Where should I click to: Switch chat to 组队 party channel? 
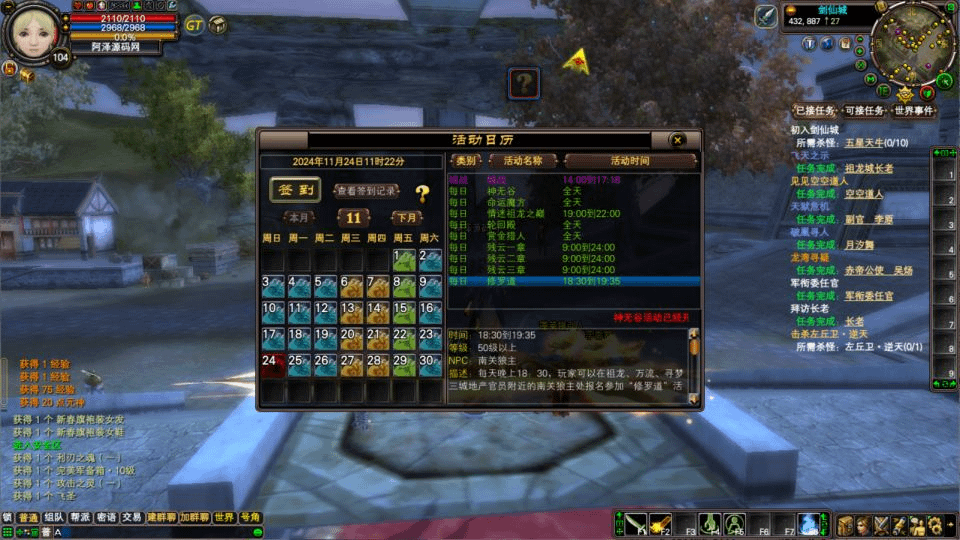click(54, 517)
